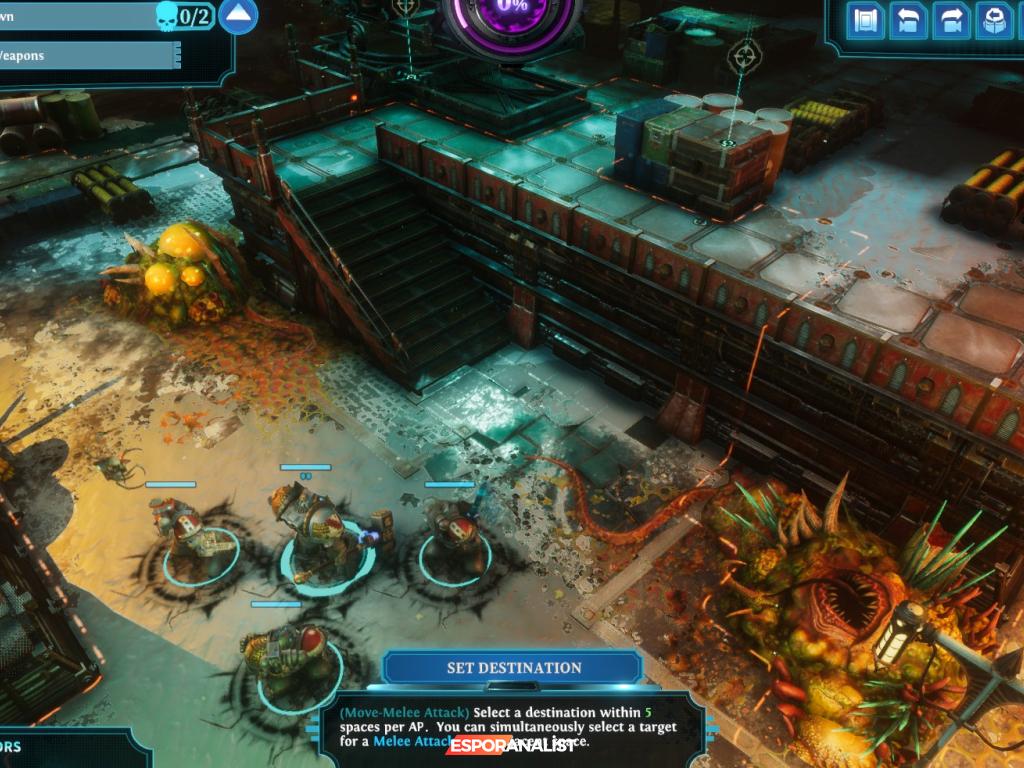Rotate the camera left
The width and height of the screenshot is (1024, 768).
(909, 20)
